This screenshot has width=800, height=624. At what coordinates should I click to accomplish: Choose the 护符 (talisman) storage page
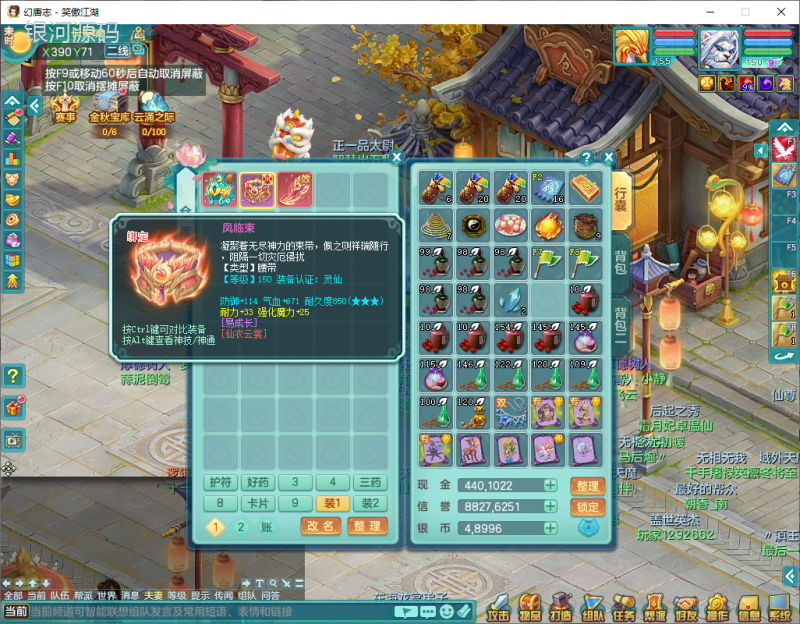coord(220,482)
